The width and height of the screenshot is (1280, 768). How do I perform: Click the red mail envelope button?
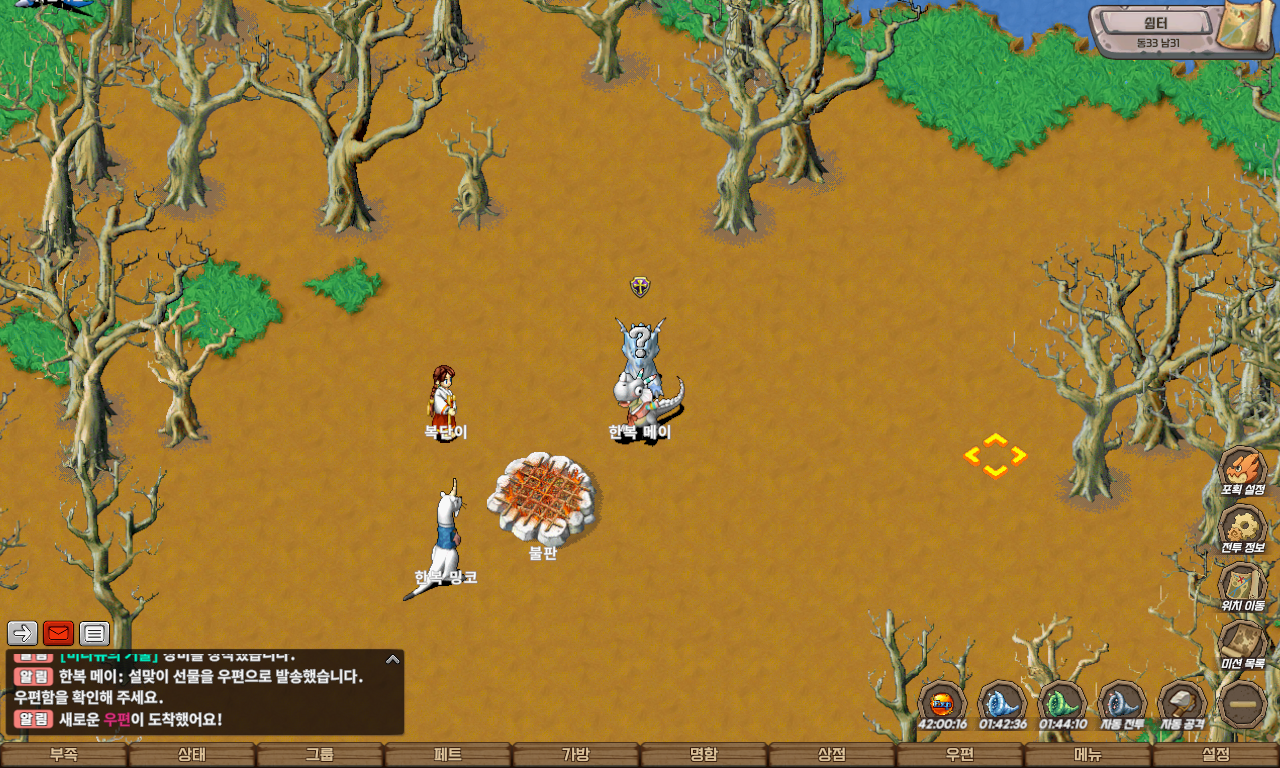pos(58,633)
